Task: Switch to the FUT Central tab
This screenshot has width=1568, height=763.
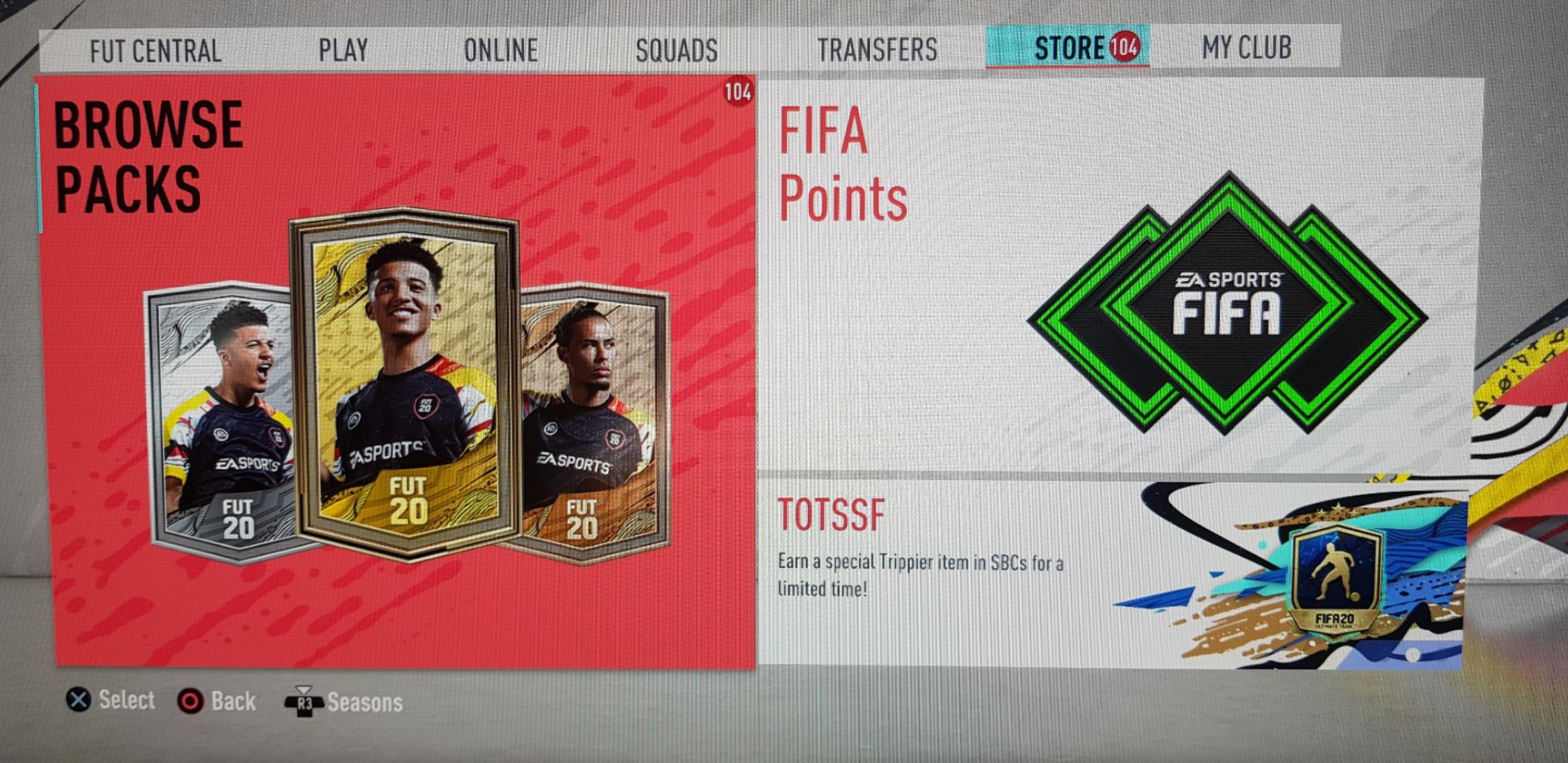Action: point(155,51)
